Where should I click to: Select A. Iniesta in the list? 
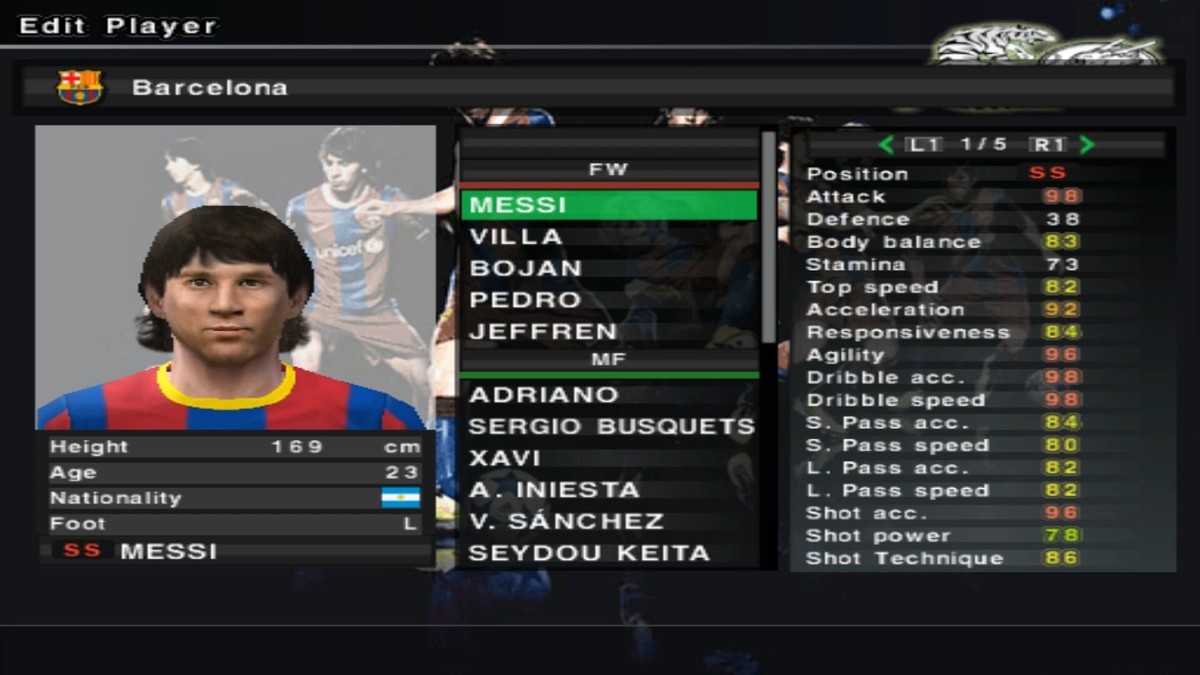[x=608, y=490]
